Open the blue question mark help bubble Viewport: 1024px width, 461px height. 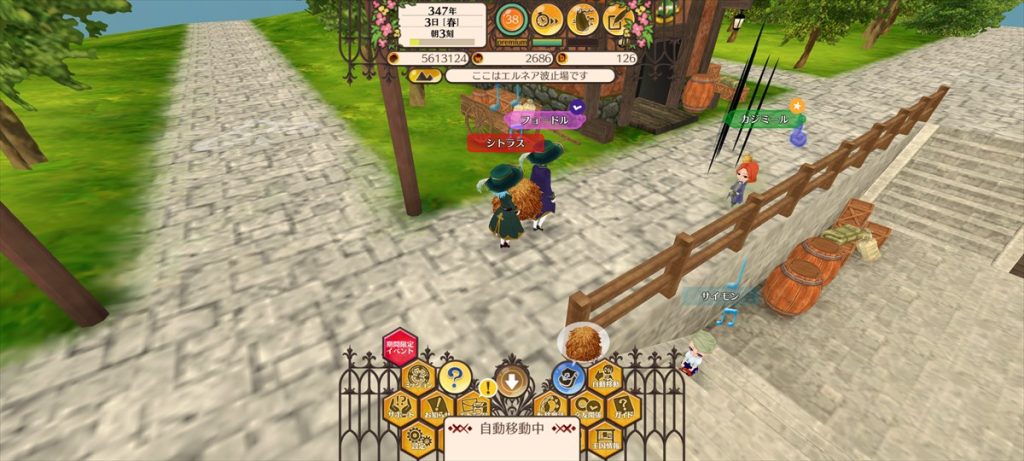[x=454, y=377]
